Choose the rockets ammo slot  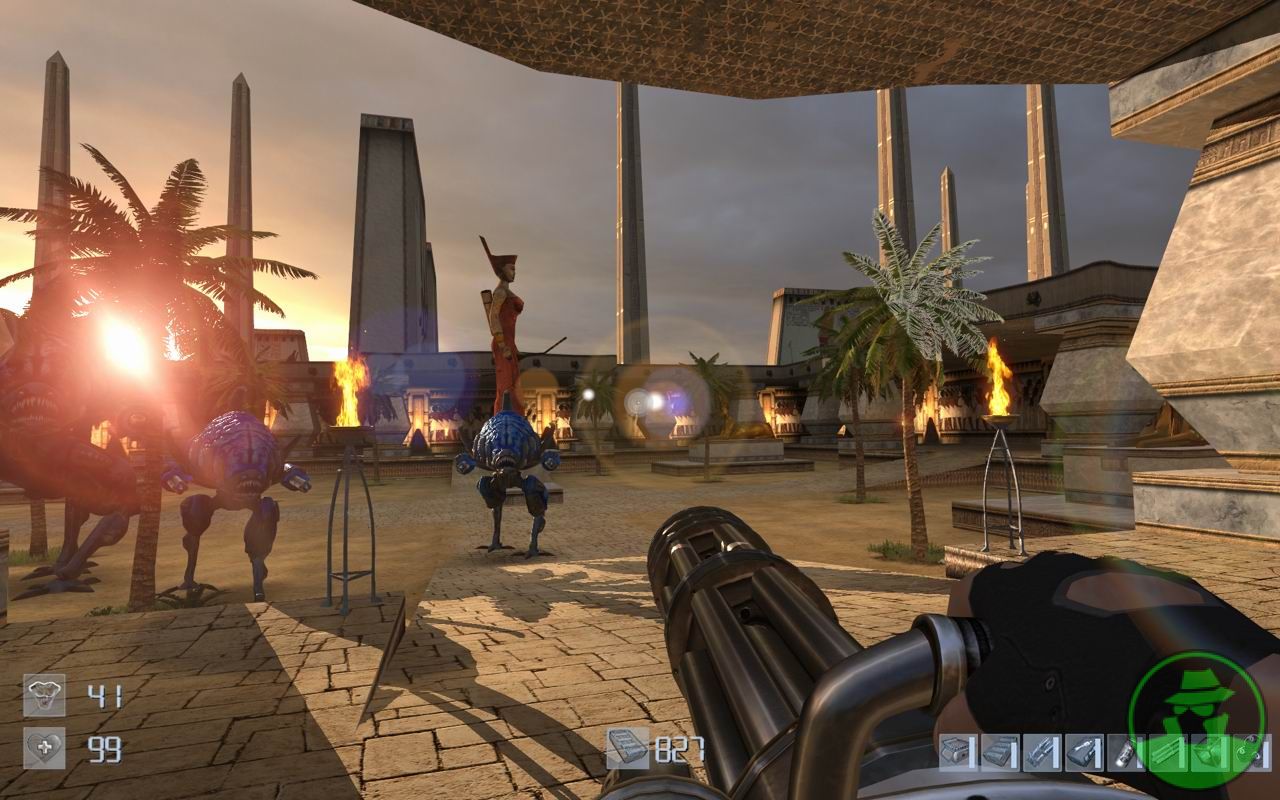coord(1040,752)
